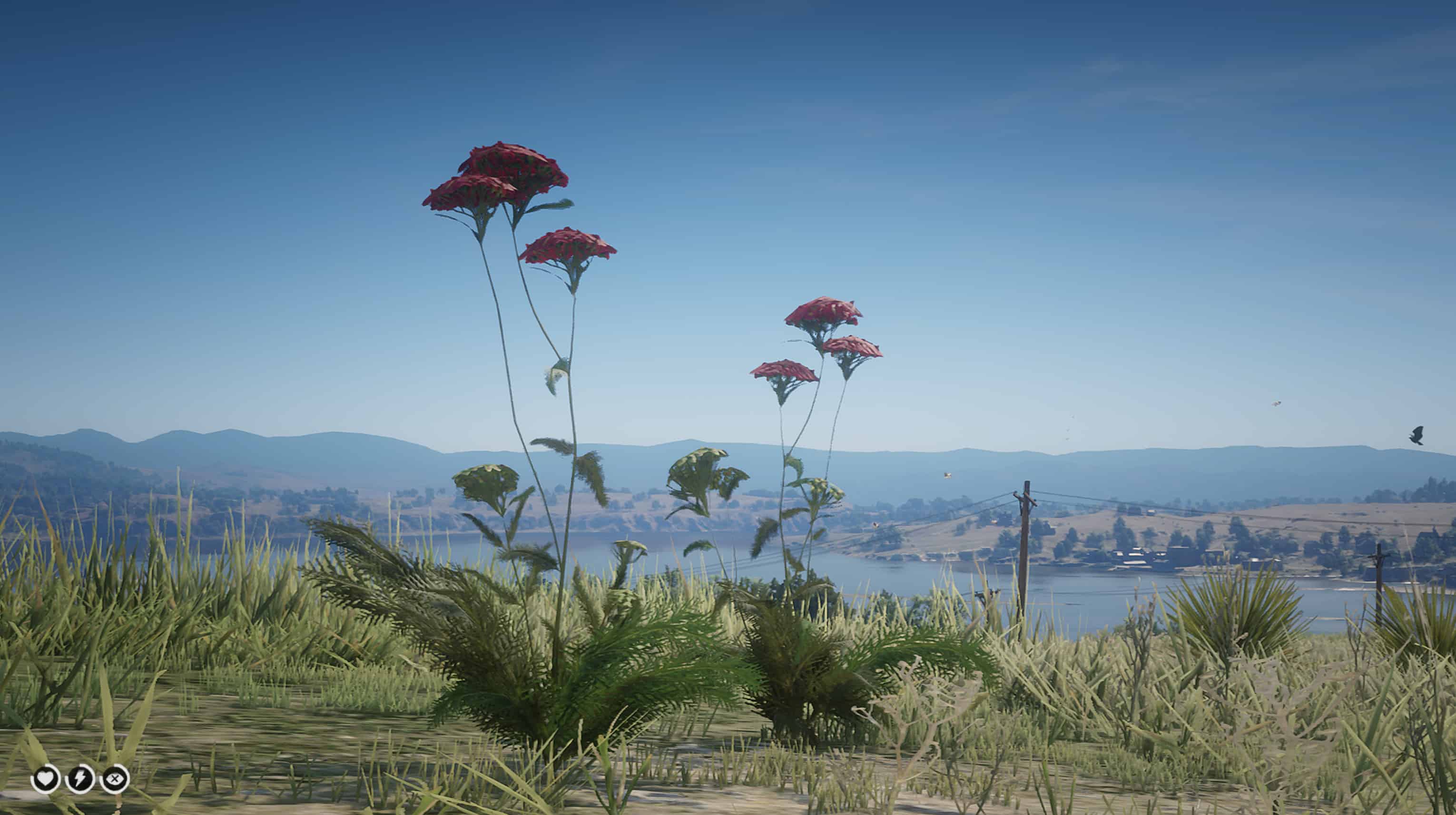Image resolution: width=1456 pixels, height=815 pixels.
Task: Select the lightning bolt stamina core
Action: pyautogui.click(x=79, y=779)
